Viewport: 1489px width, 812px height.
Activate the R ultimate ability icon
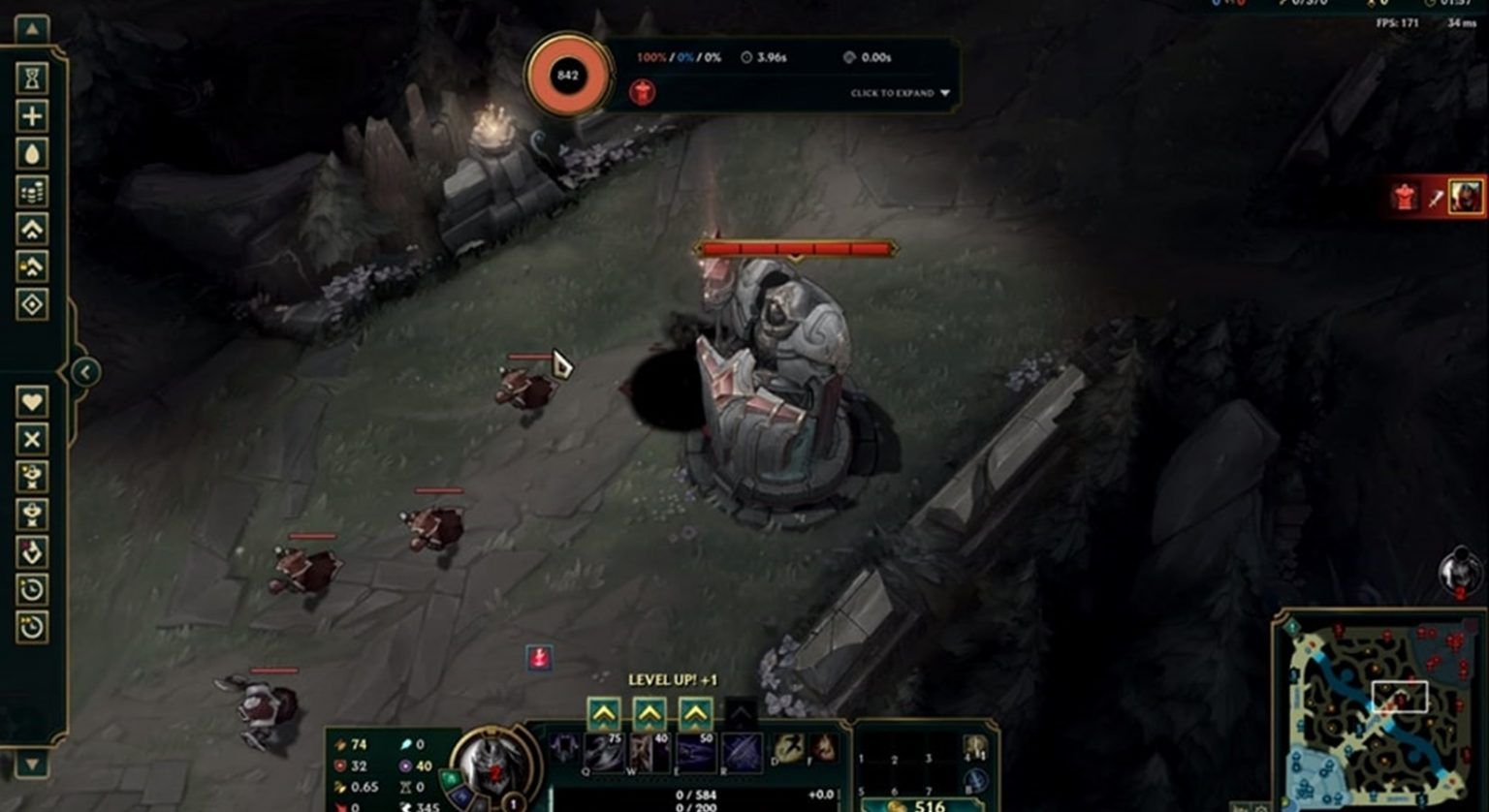[x=742, y=753]
